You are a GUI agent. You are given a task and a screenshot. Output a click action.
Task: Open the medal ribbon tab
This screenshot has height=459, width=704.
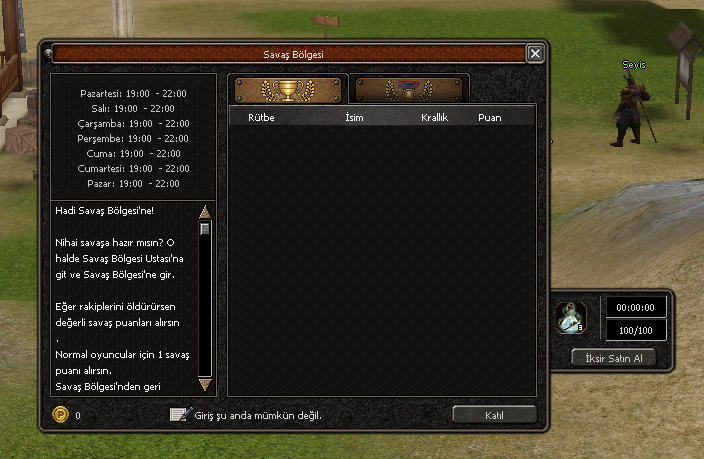(412, 90)
